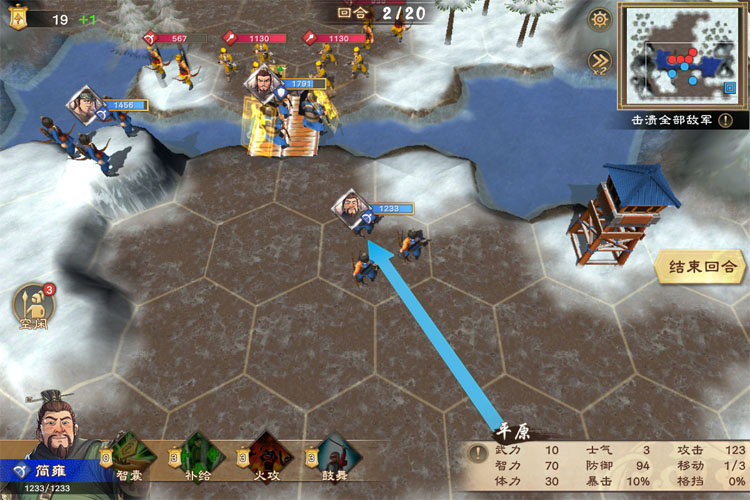750x500 pixels.
Task: Activate the 鼓舞 inspire skill
Action: pos(335,455)
